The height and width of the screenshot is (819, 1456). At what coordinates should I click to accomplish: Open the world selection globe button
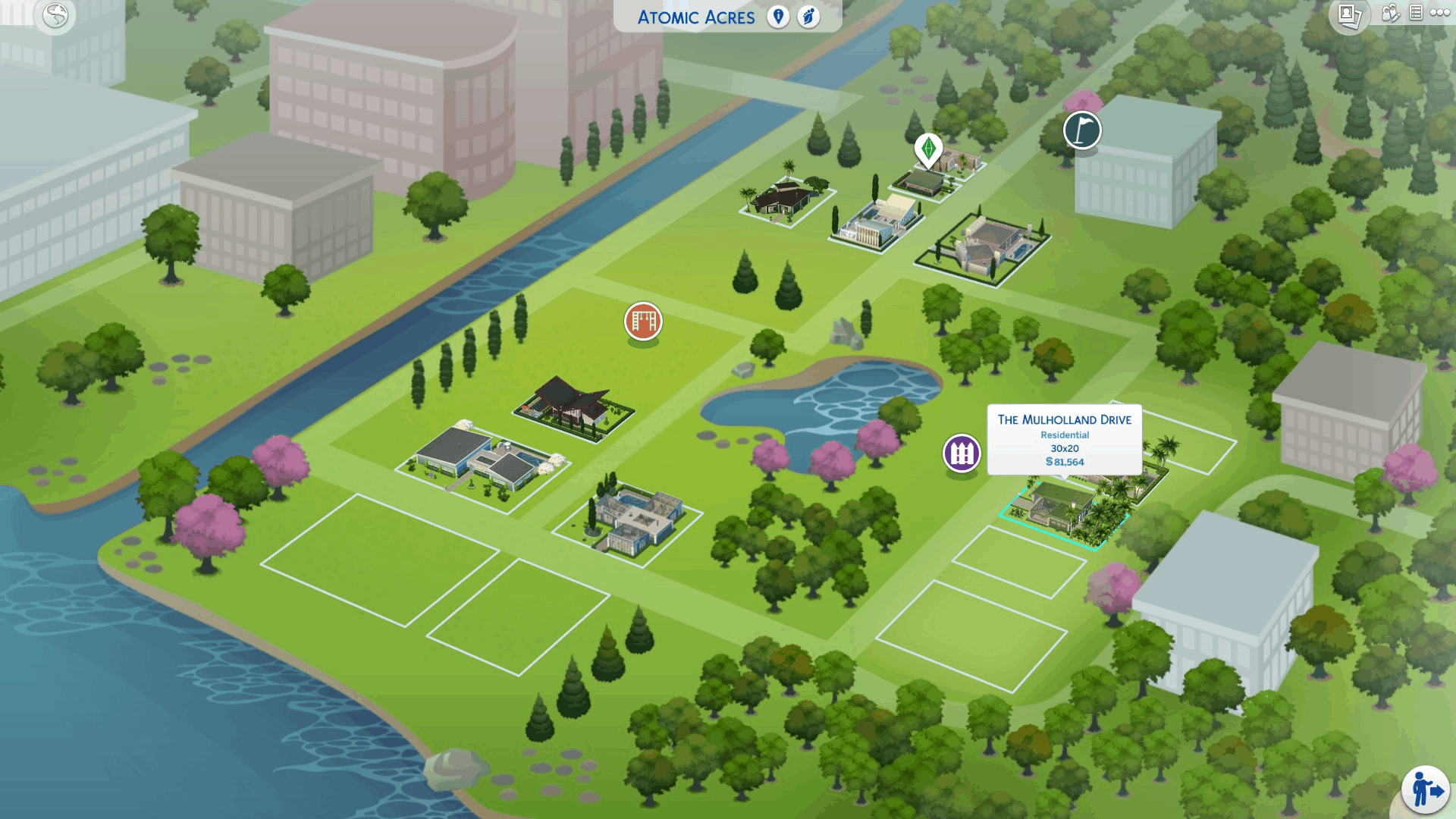[x=55, y=15]
